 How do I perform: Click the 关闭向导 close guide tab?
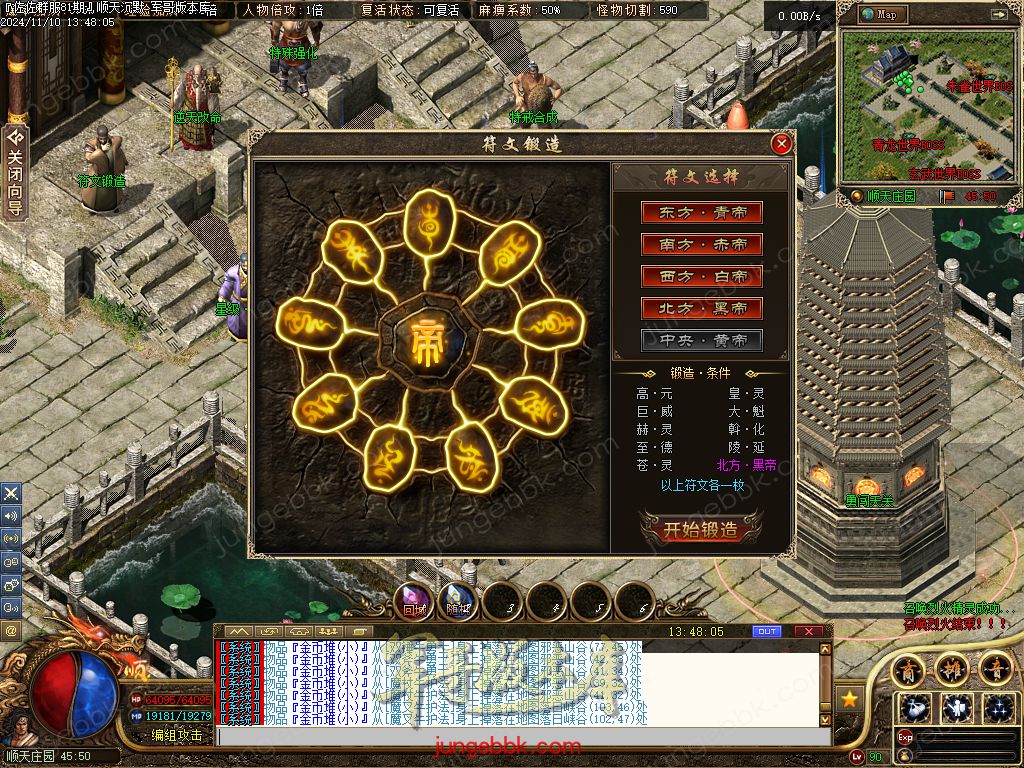(x=15, y=172)
